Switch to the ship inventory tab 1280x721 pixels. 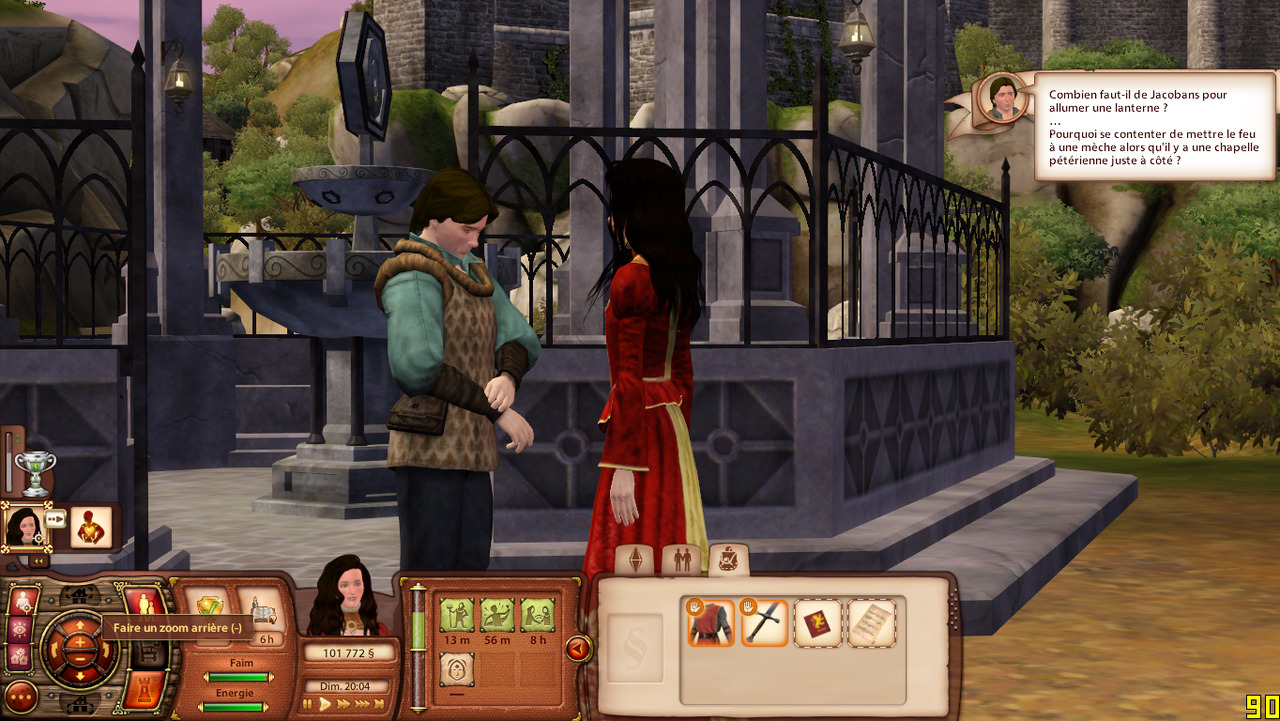[728, 559]
